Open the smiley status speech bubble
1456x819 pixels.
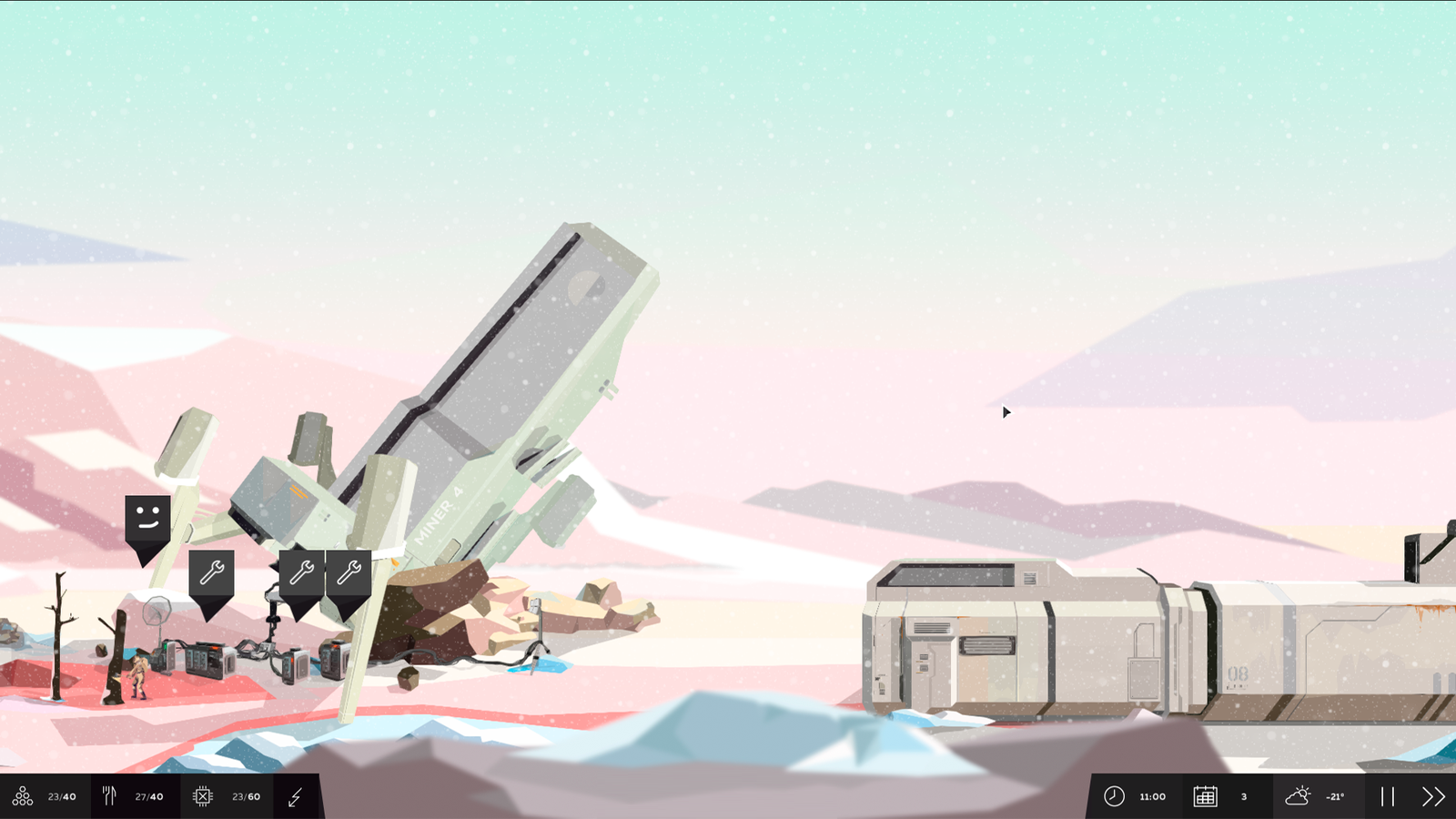click(147, 517)
